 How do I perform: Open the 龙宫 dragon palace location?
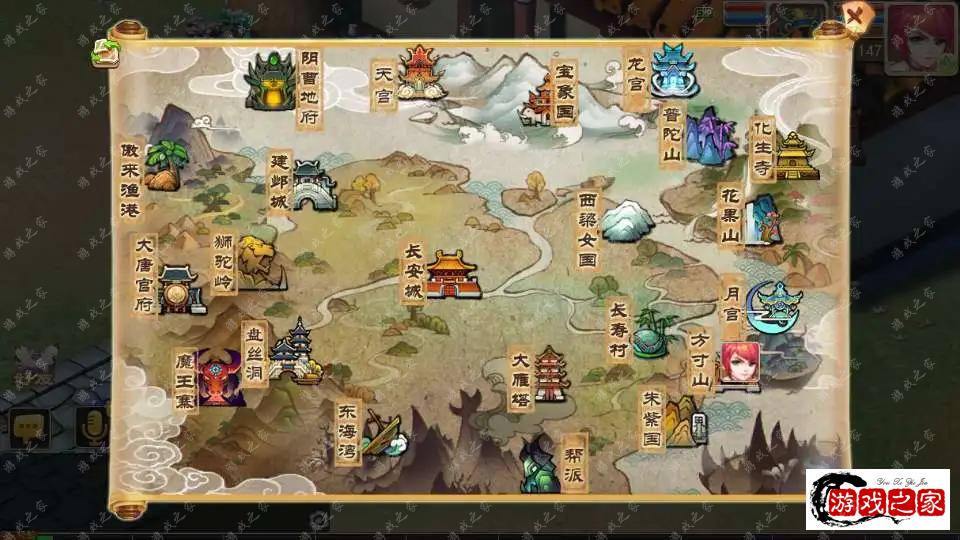click(x=674, y=71)
